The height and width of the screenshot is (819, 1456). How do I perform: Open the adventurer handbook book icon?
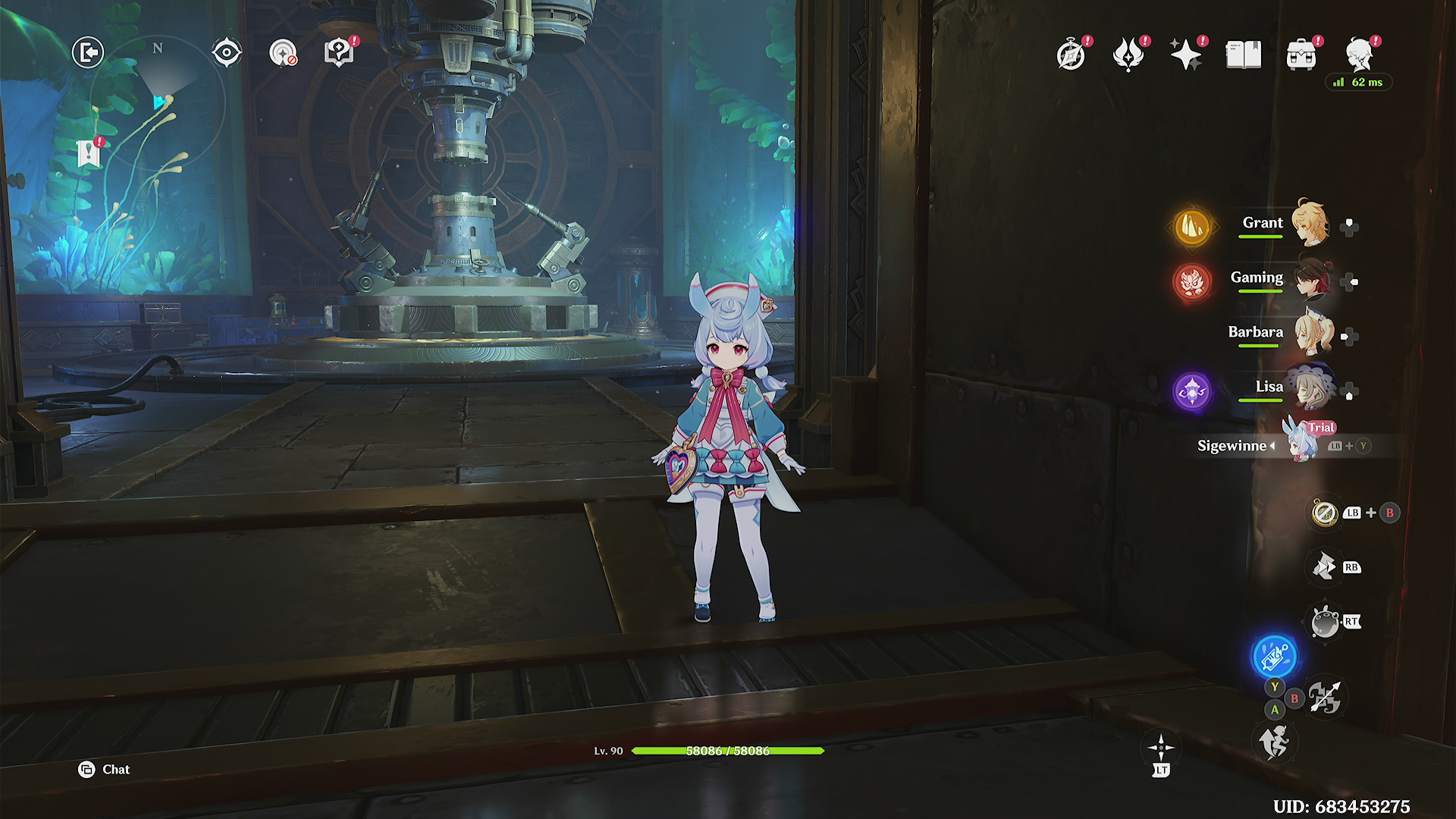point(1244,55)
